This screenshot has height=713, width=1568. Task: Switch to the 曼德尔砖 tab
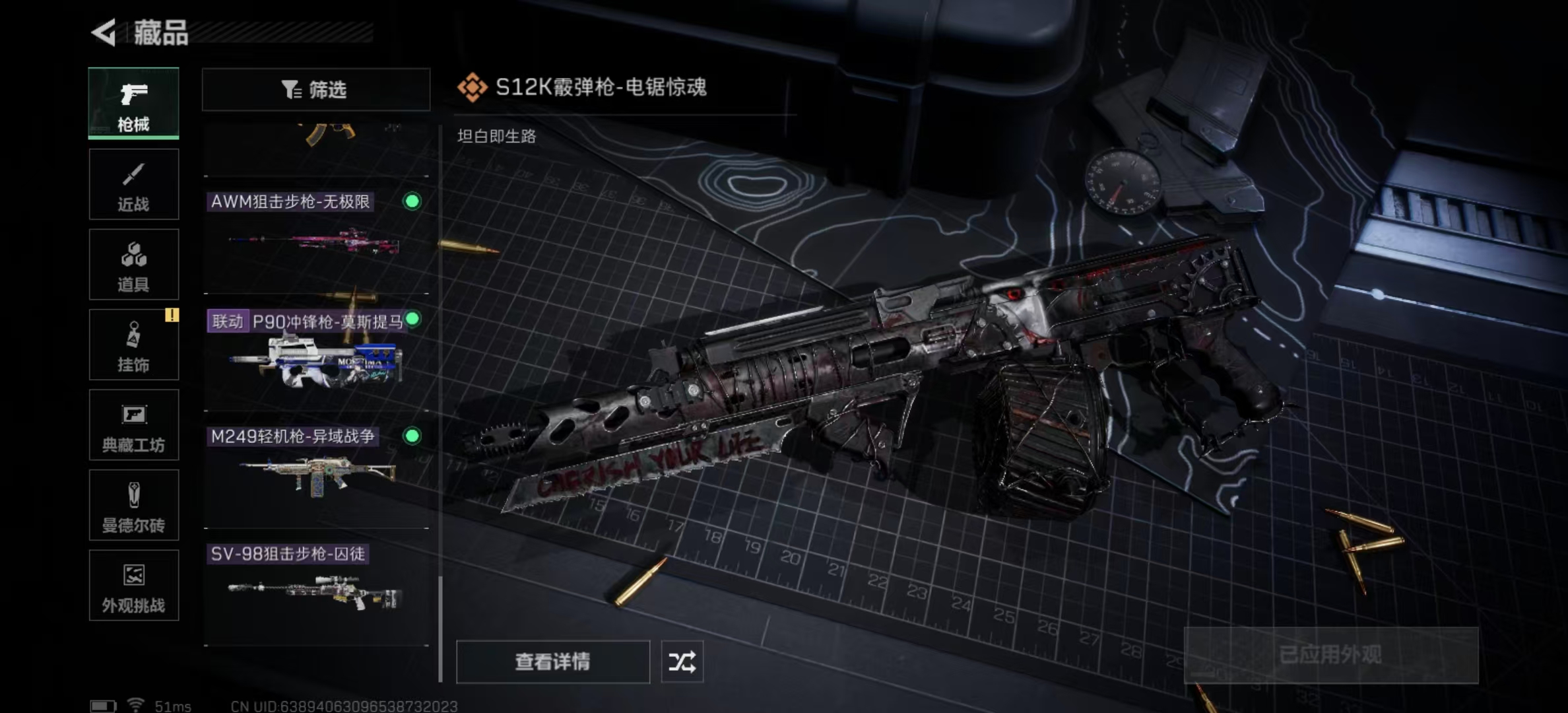(133, 506)
